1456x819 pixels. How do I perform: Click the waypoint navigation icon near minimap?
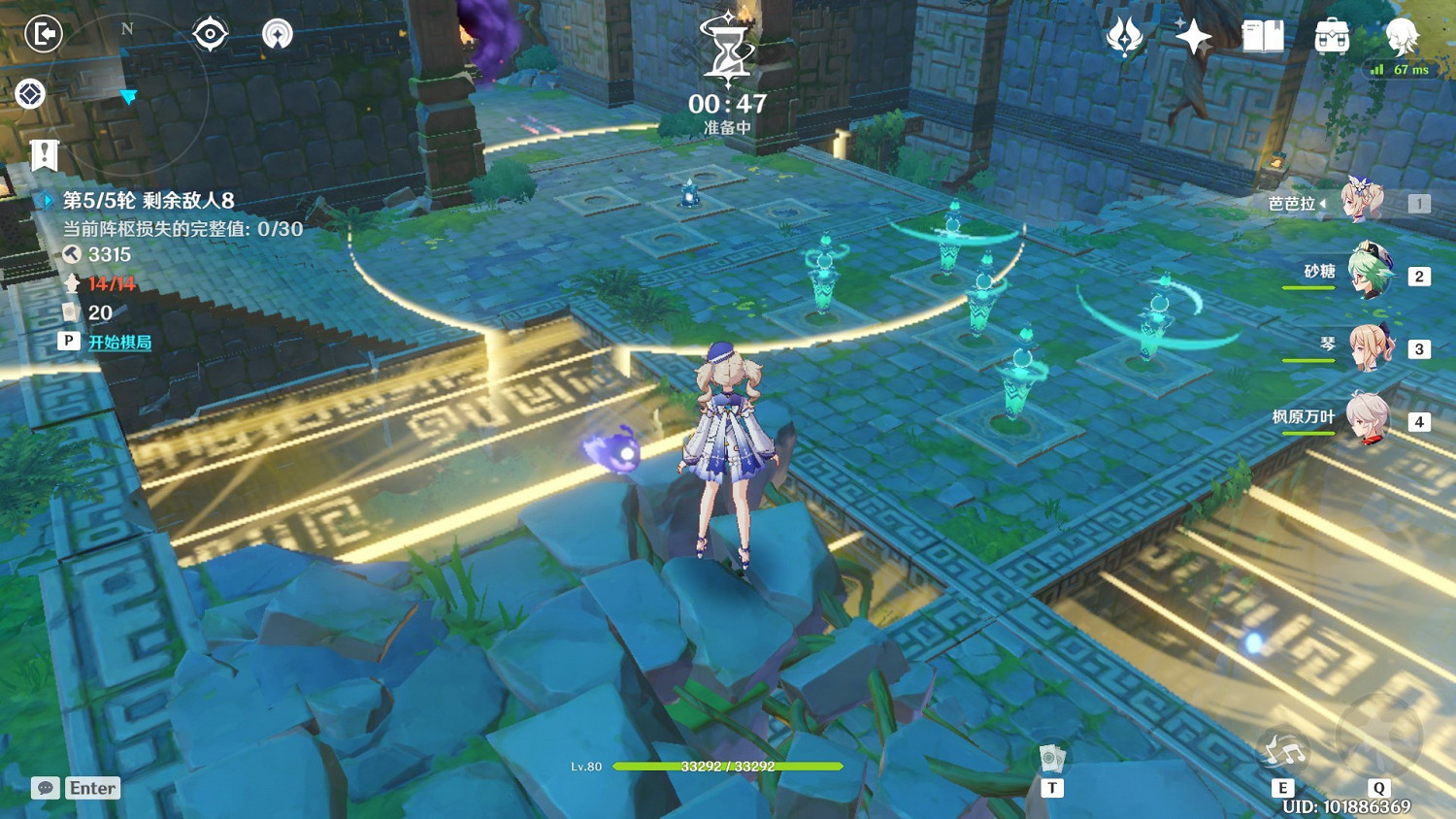click(x=278, y=32)
